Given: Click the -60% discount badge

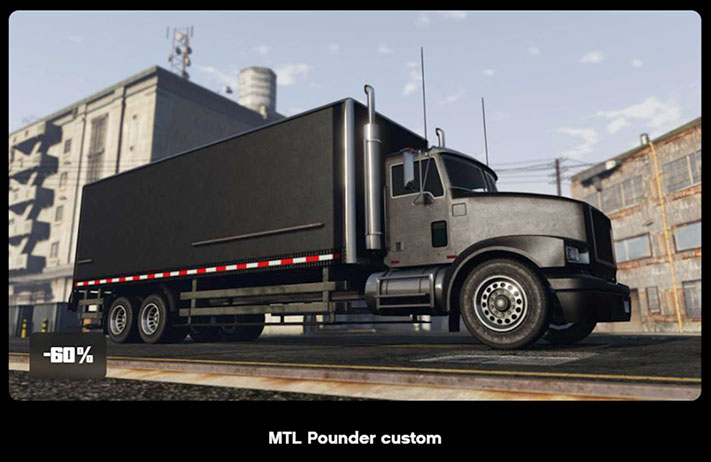Looking at the screenshot, I should pos(68,355).
